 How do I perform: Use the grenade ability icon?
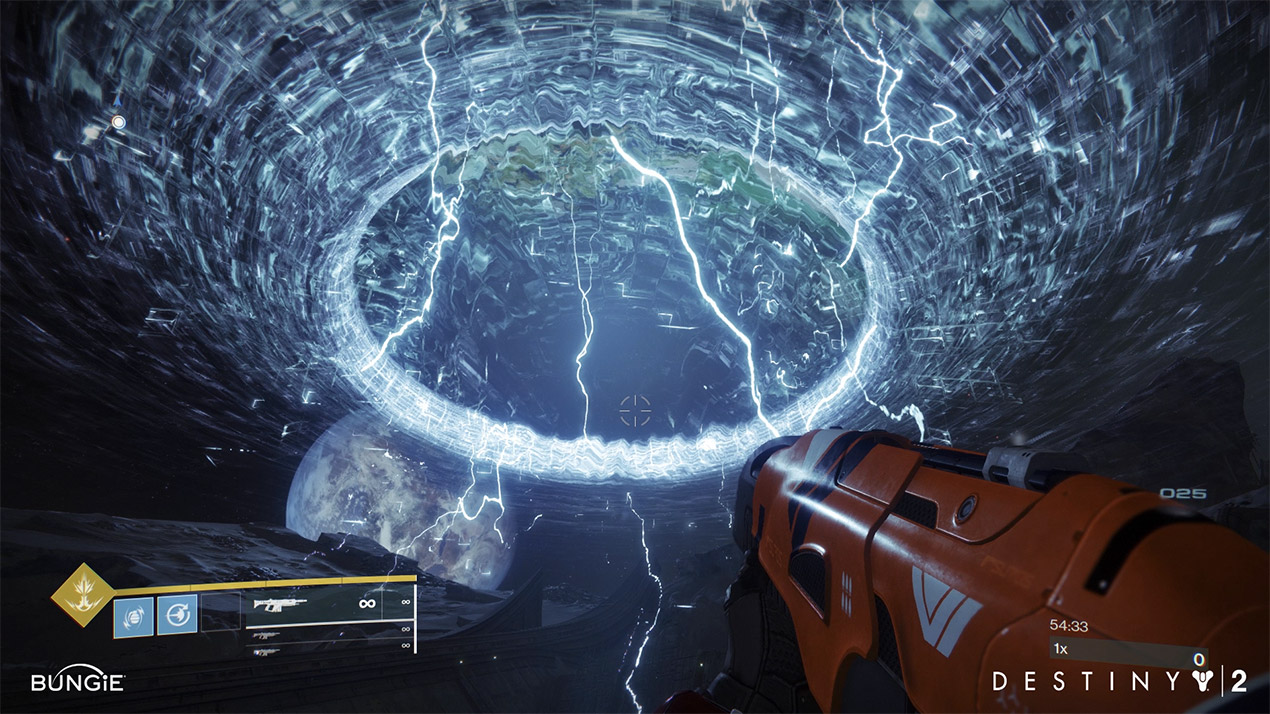coord(134,615)
